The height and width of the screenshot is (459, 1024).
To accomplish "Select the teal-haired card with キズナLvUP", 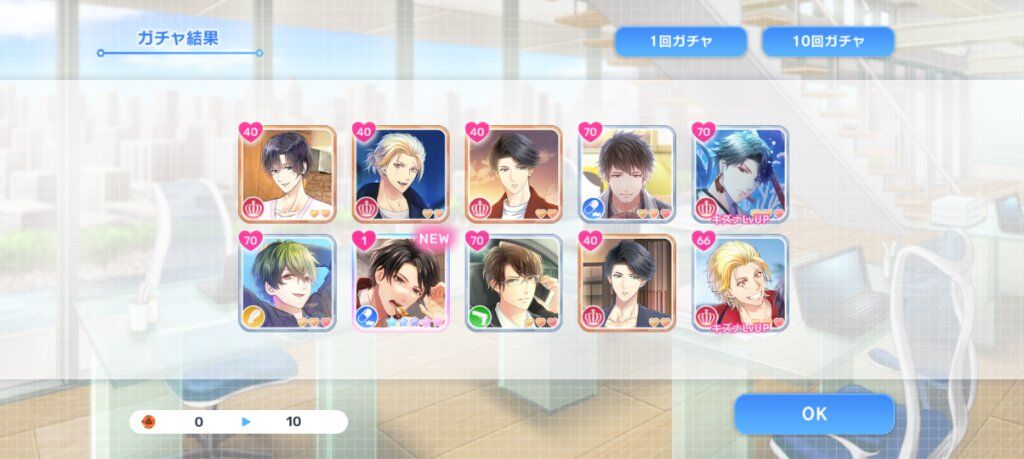I will click(x=741, y=174).
